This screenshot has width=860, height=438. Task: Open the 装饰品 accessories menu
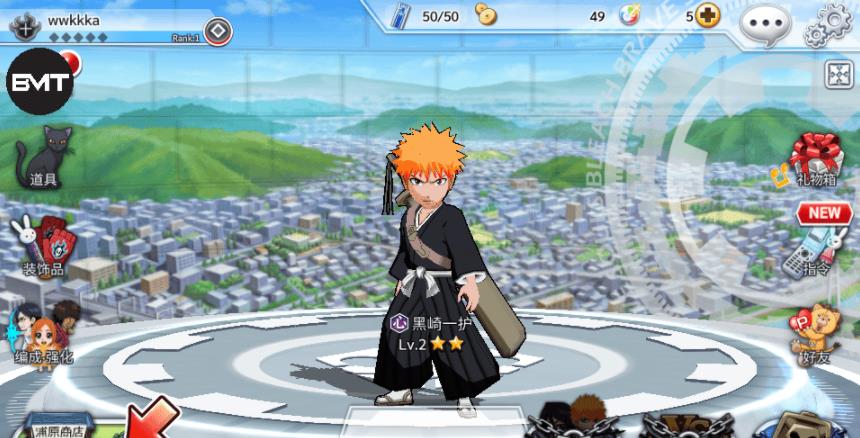[x=44, y=247]
